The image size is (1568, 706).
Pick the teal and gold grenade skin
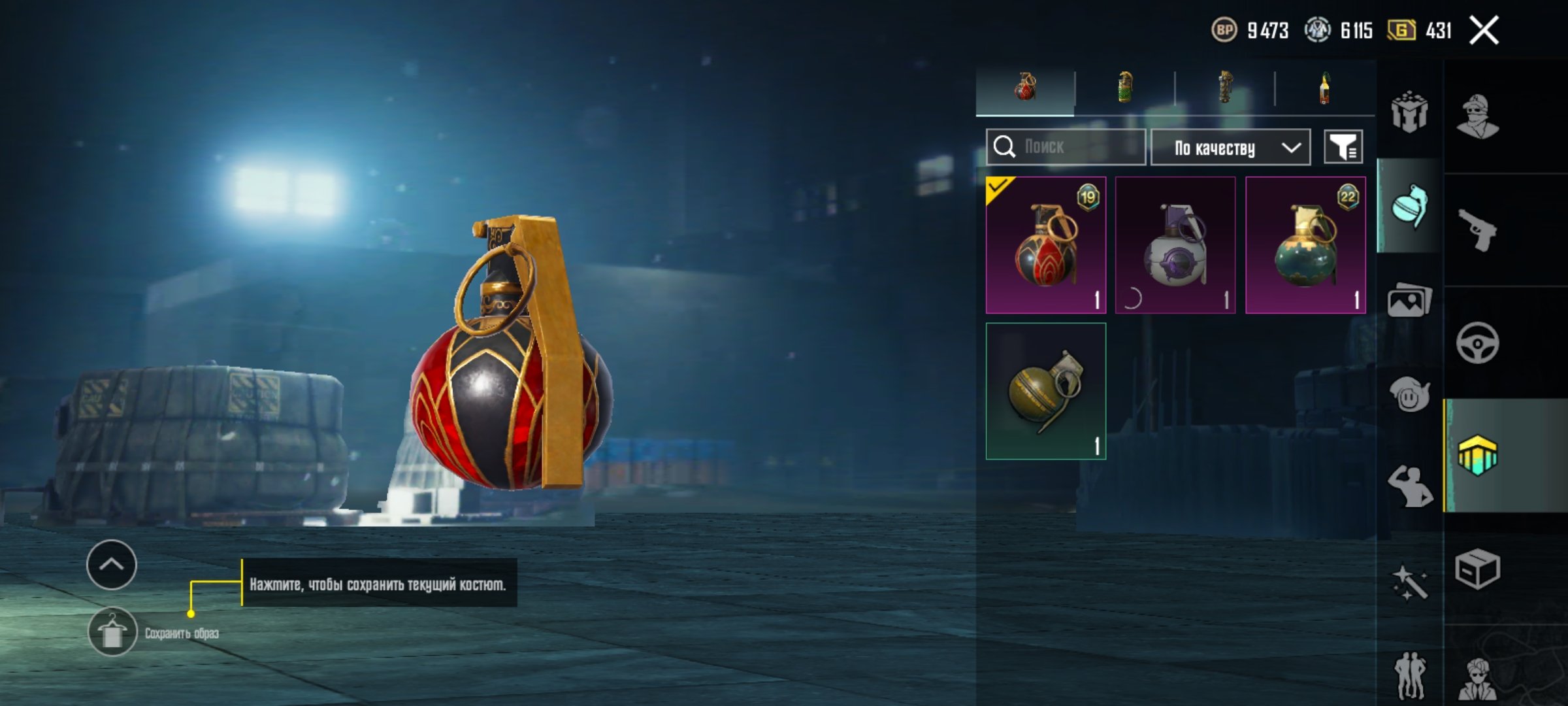click(1305, 245)
